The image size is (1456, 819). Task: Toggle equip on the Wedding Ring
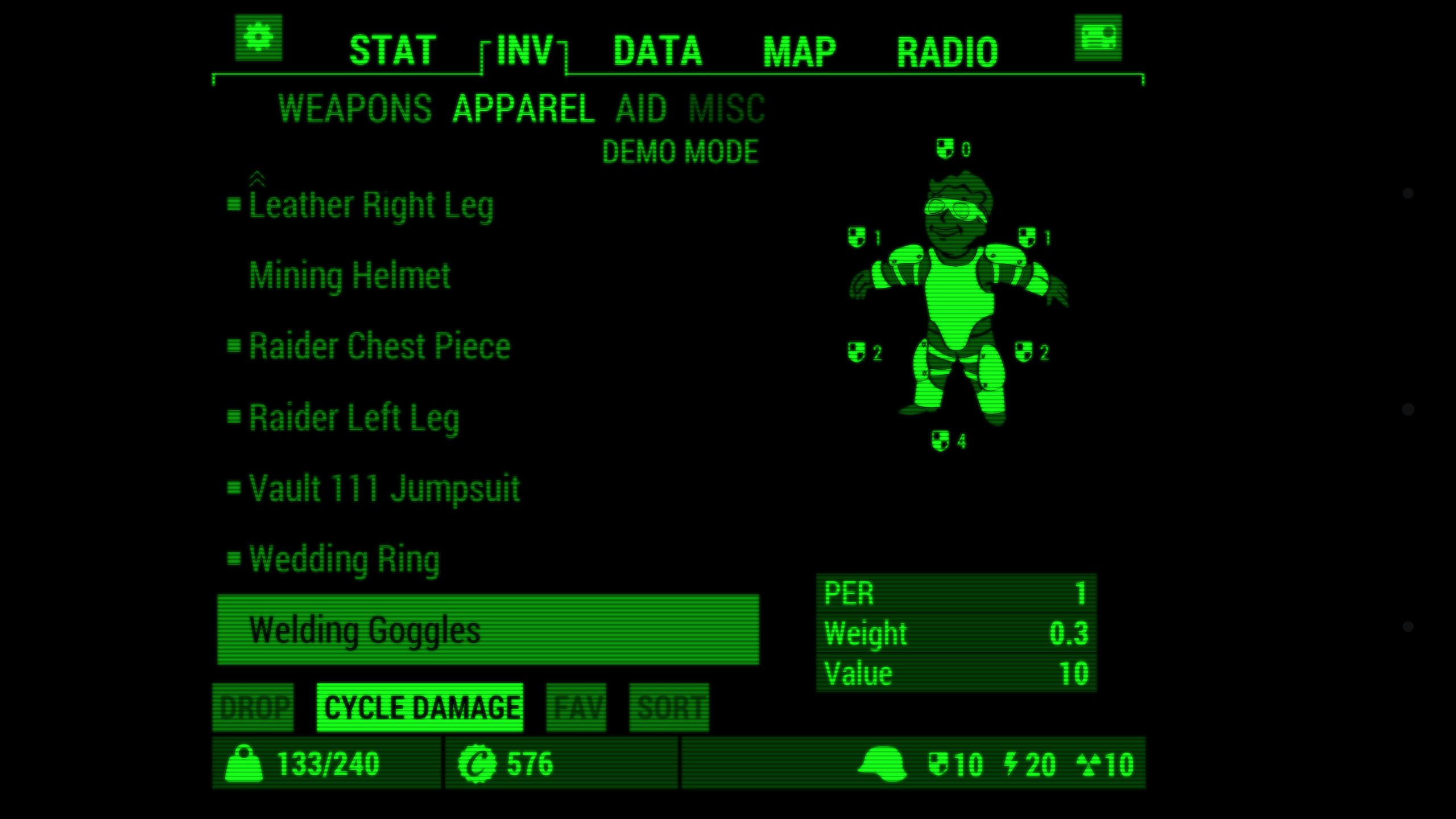click(235, 559)
